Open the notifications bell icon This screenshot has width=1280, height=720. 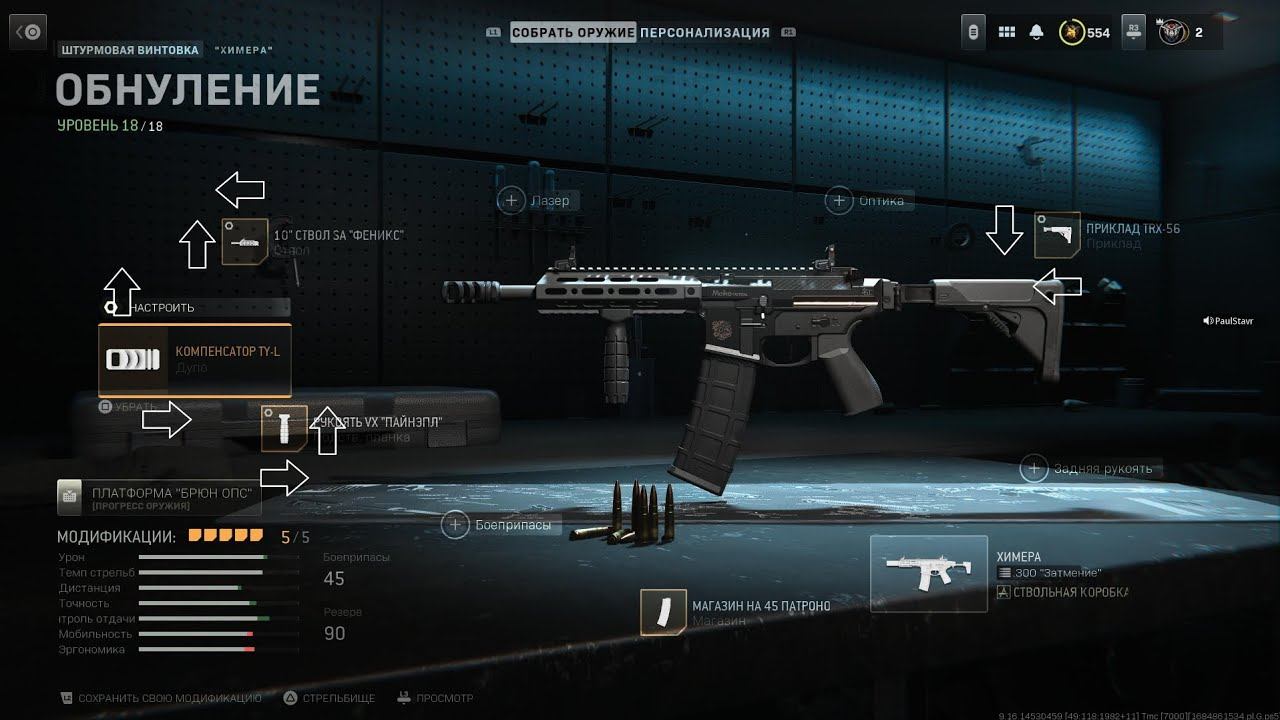1036,32
